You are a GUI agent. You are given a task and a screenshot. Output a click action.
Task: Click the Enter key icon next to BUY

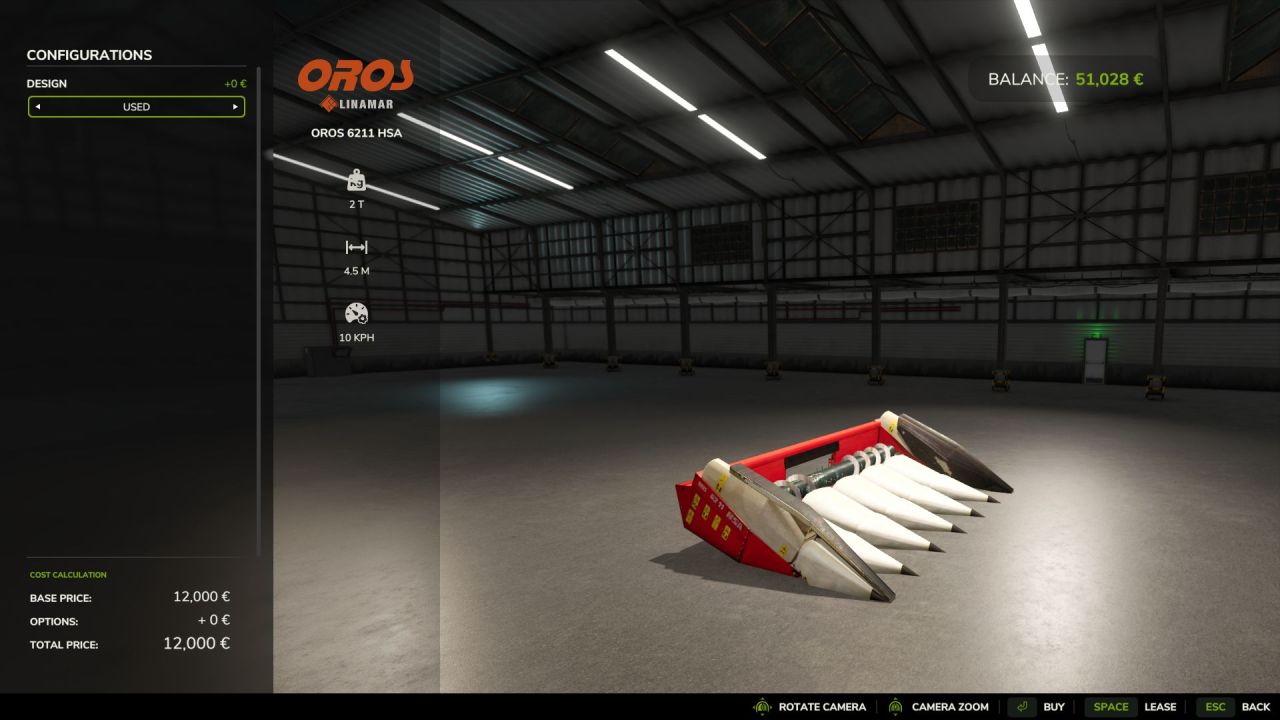pos(1022,706)
